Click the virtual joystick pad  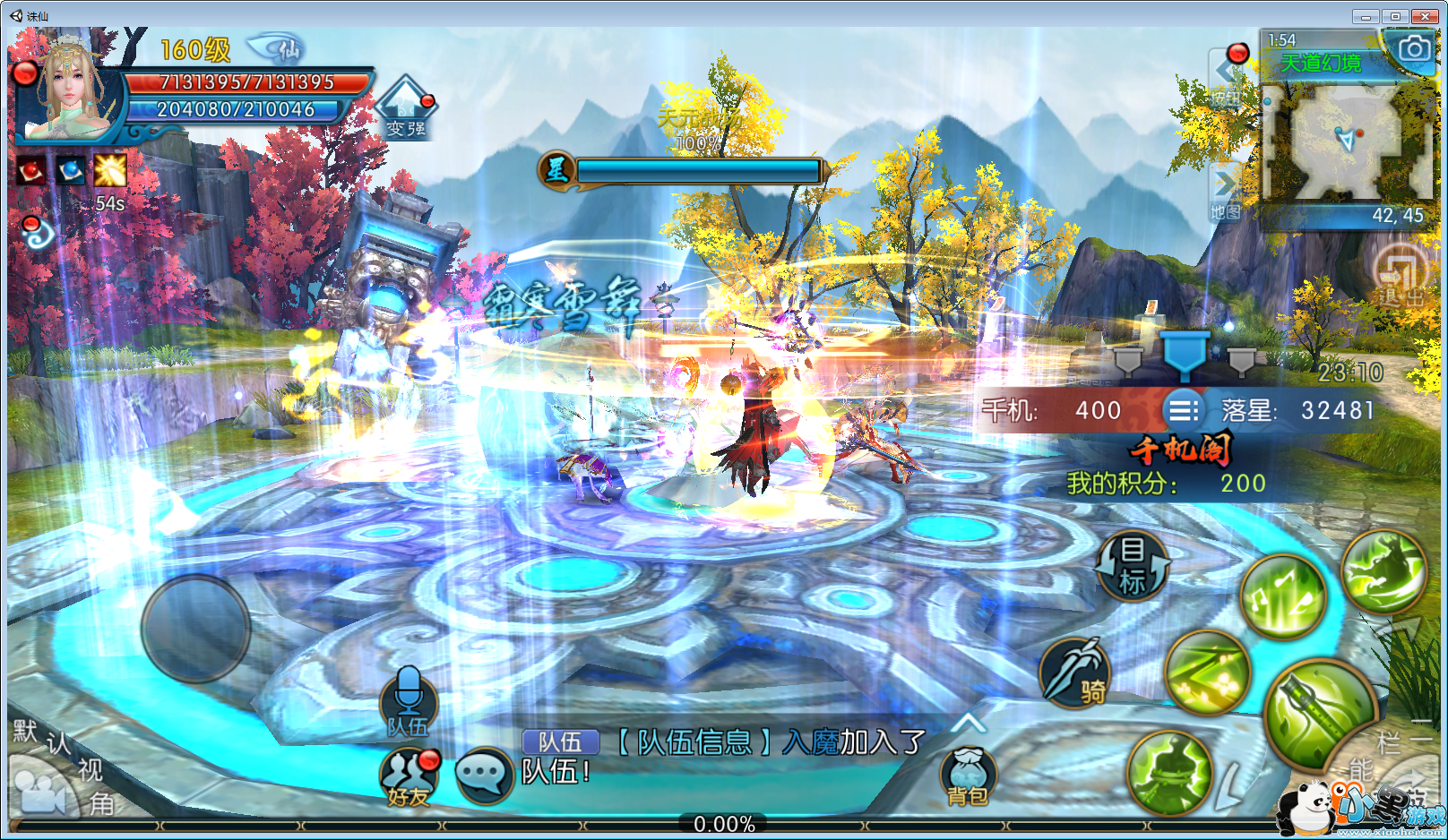pos(195,629)
